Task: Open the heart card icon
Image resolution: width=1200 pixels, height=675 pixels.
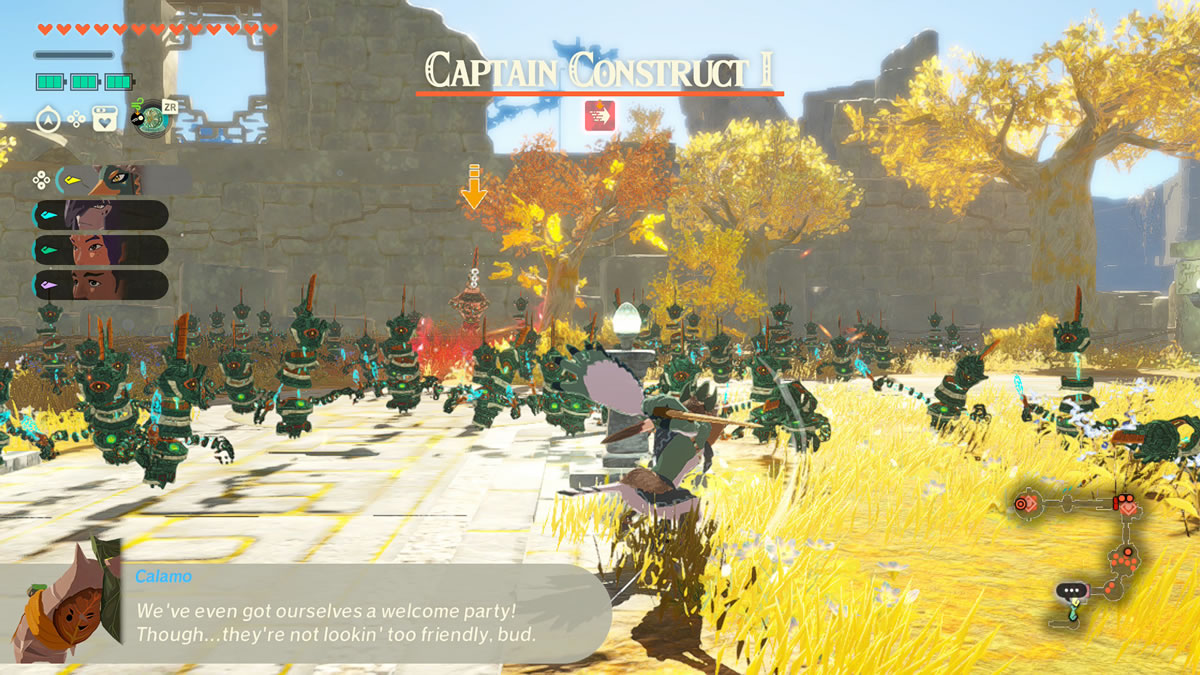Action: (104, 120)
